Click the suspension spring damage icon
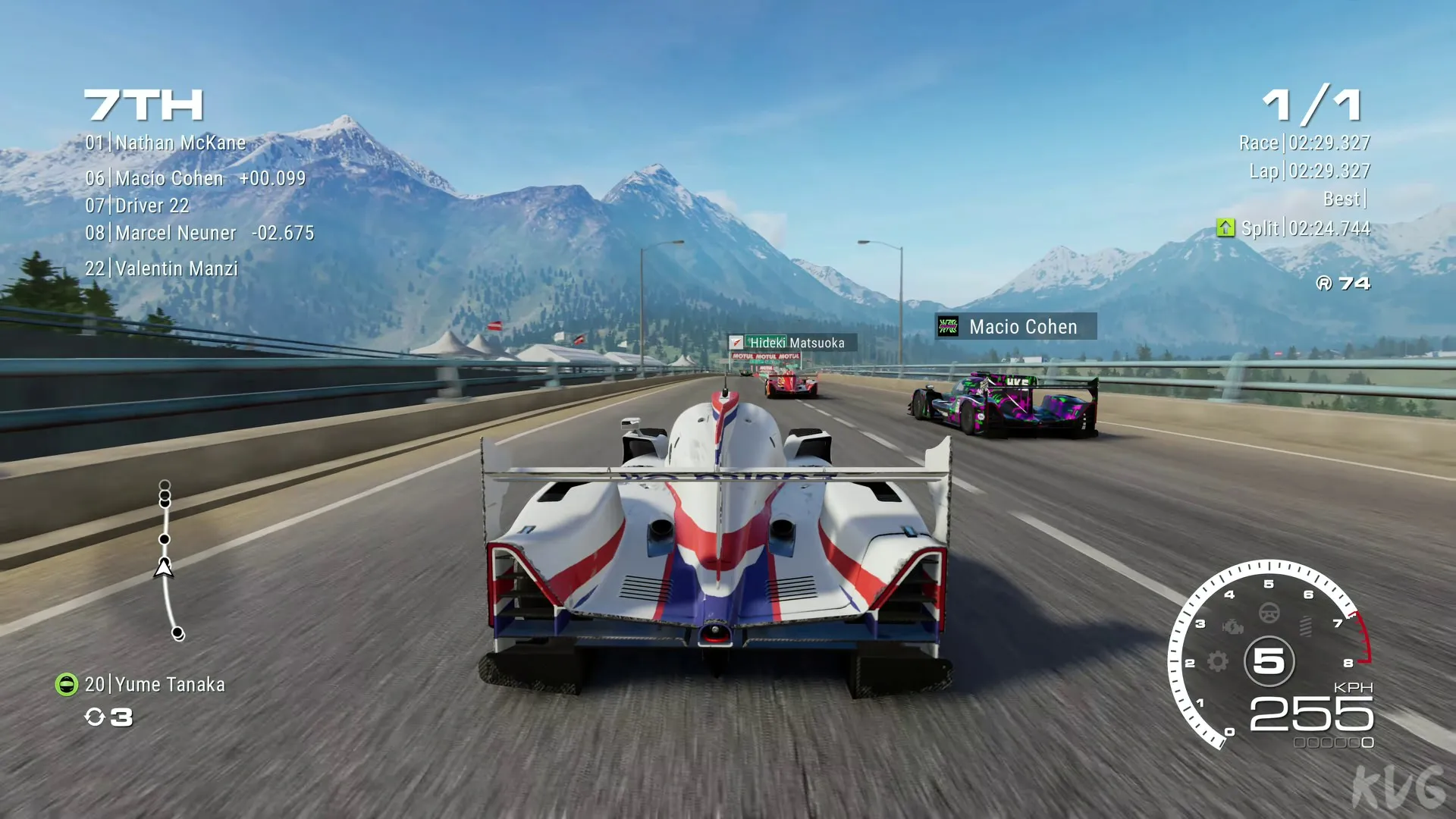Screen dimensions: 1456x819 1305,626
